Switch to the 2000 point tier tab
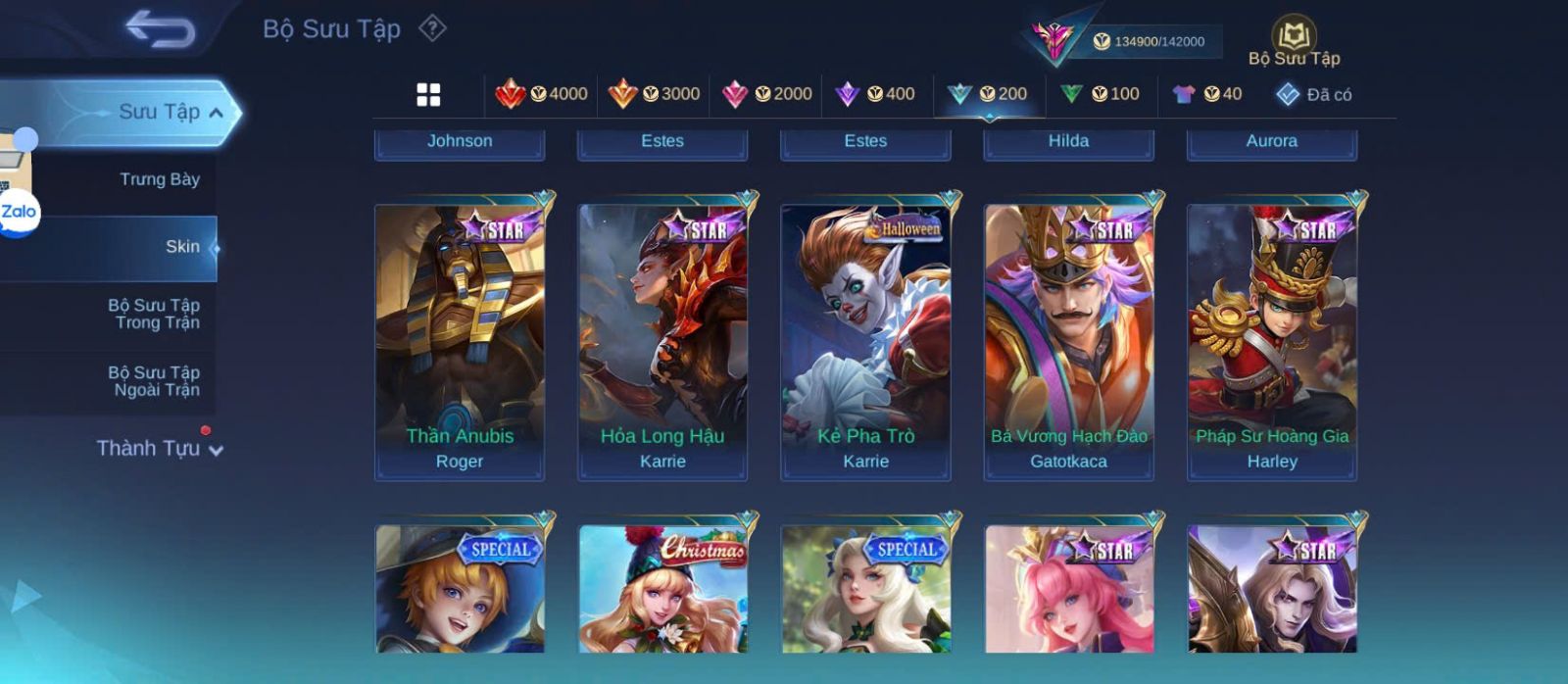Image resolution: width=1568 pixels, height=684 pixels. (766, 94)
